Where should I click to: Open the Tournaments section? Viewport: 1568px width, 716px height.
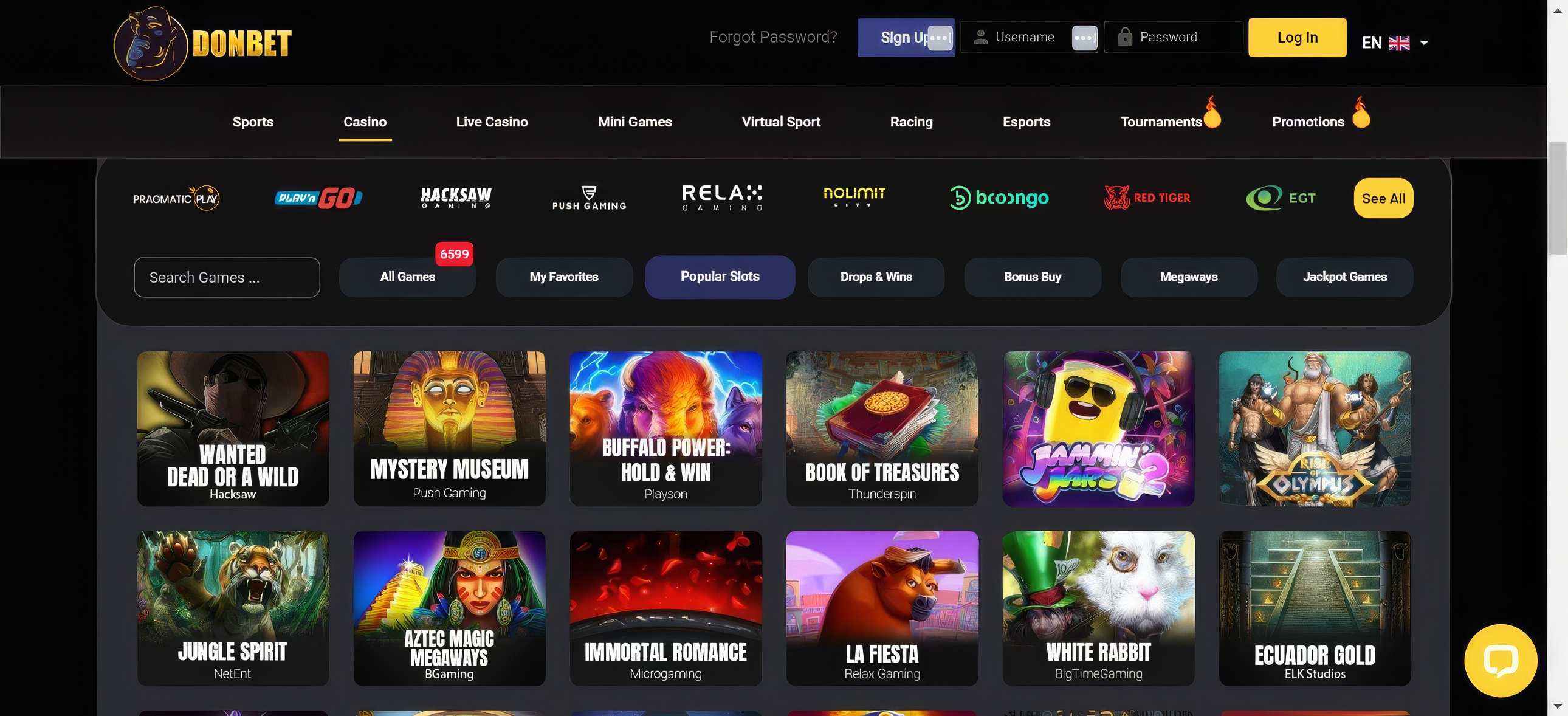click(x=1161, y=121)
